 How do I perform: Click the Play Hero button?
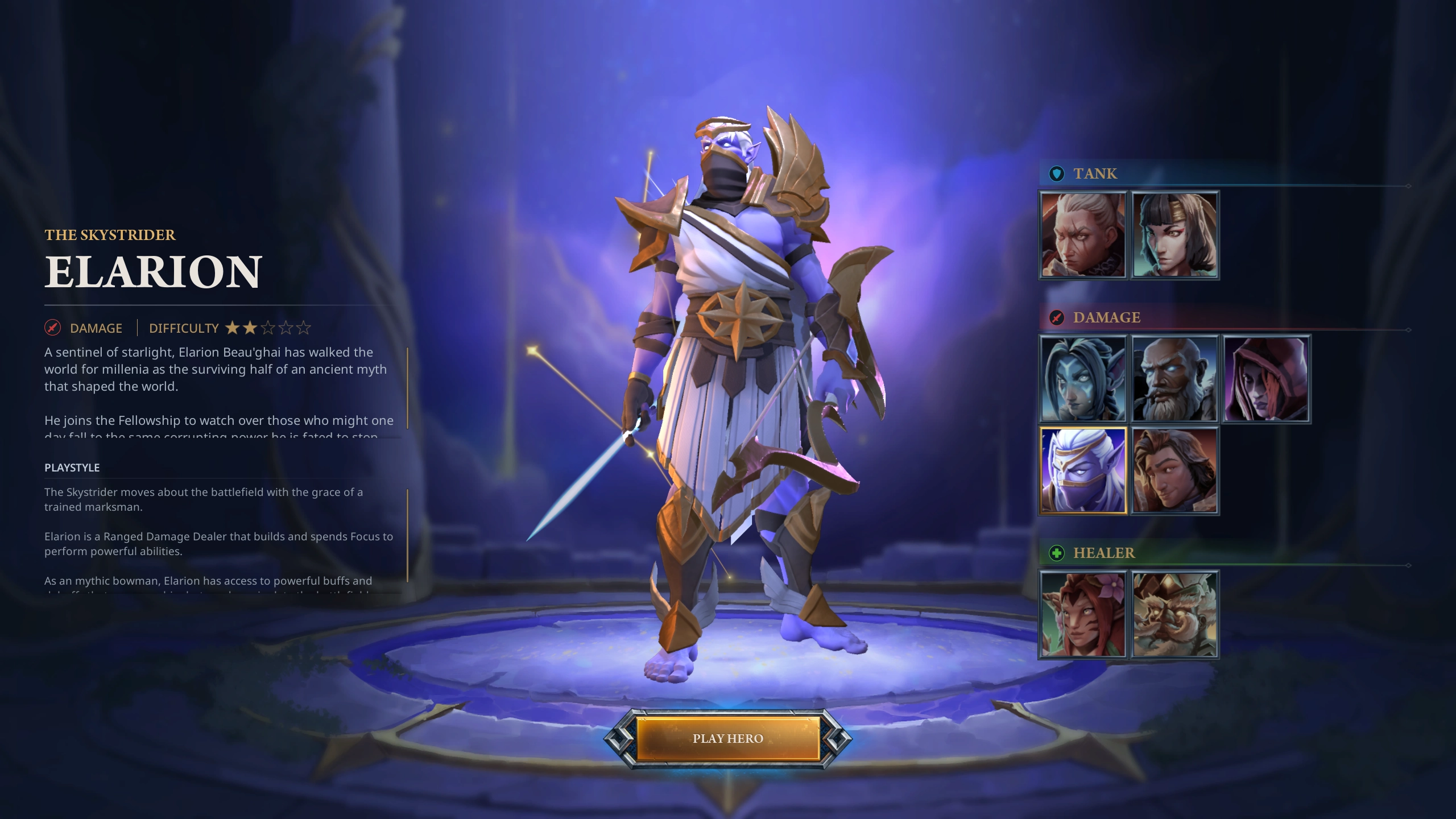tap(727, 738)
